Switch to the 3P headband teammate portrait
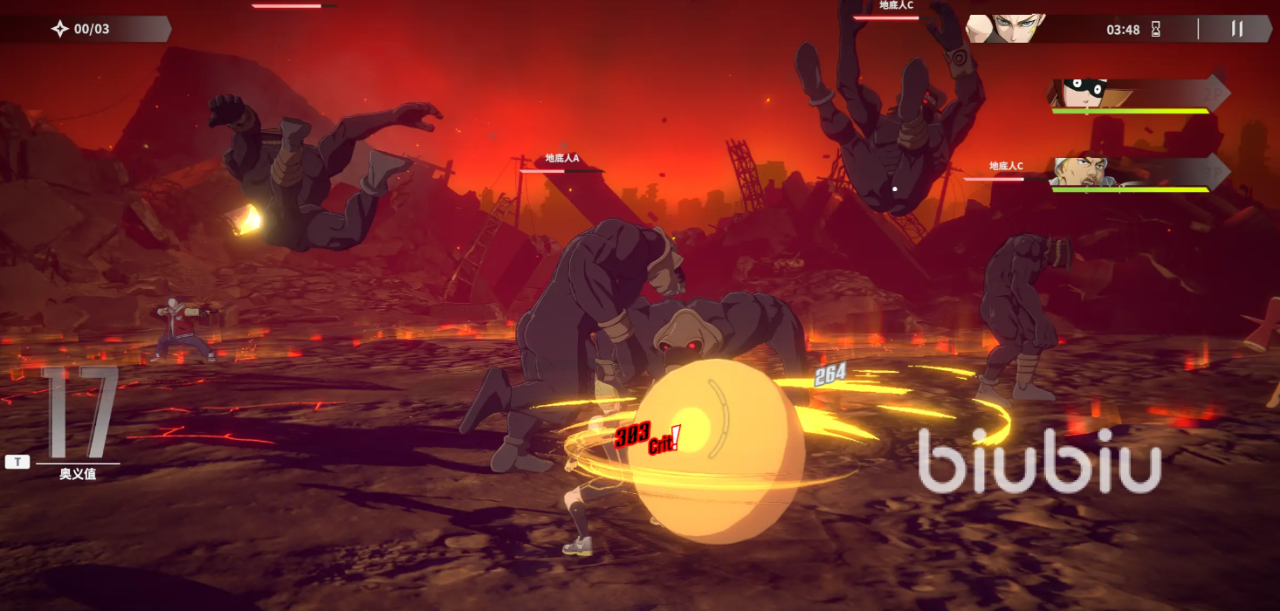The height and width of the screenshot is (611, 1280). [x=1087, y=172]
